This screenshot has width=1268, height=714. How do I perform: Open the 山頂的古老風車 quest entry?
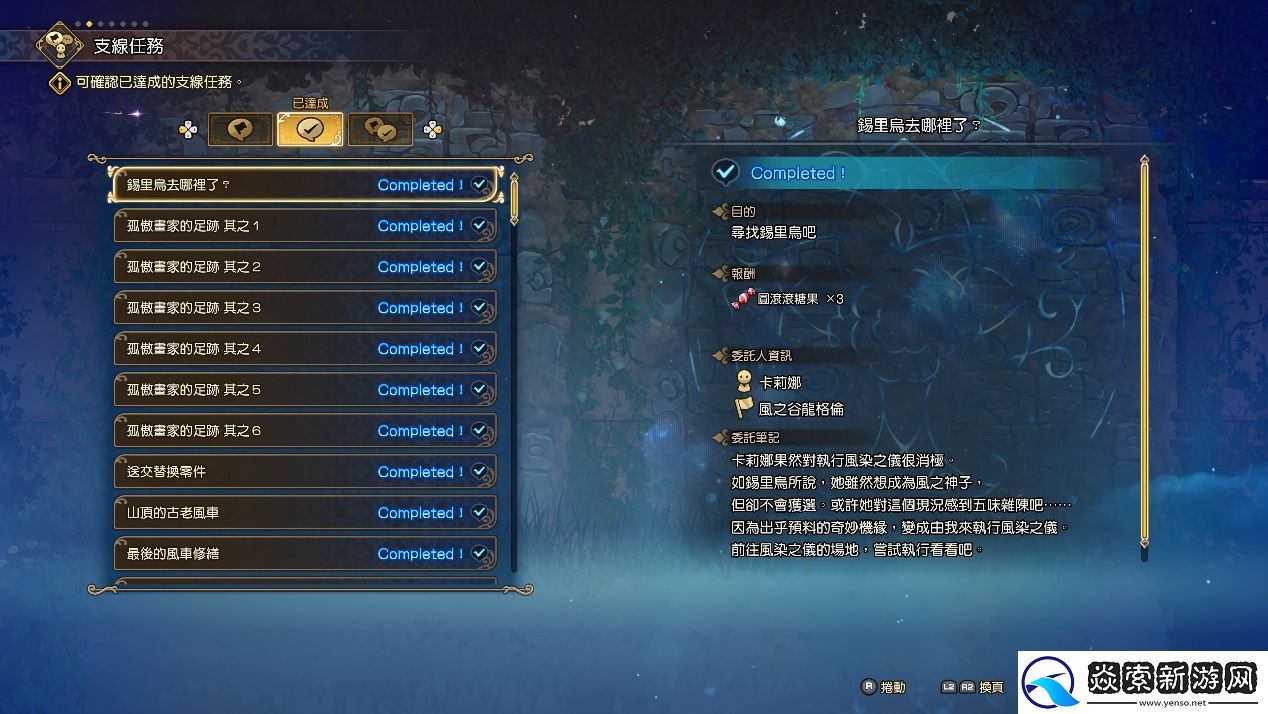tap(305, 513)
